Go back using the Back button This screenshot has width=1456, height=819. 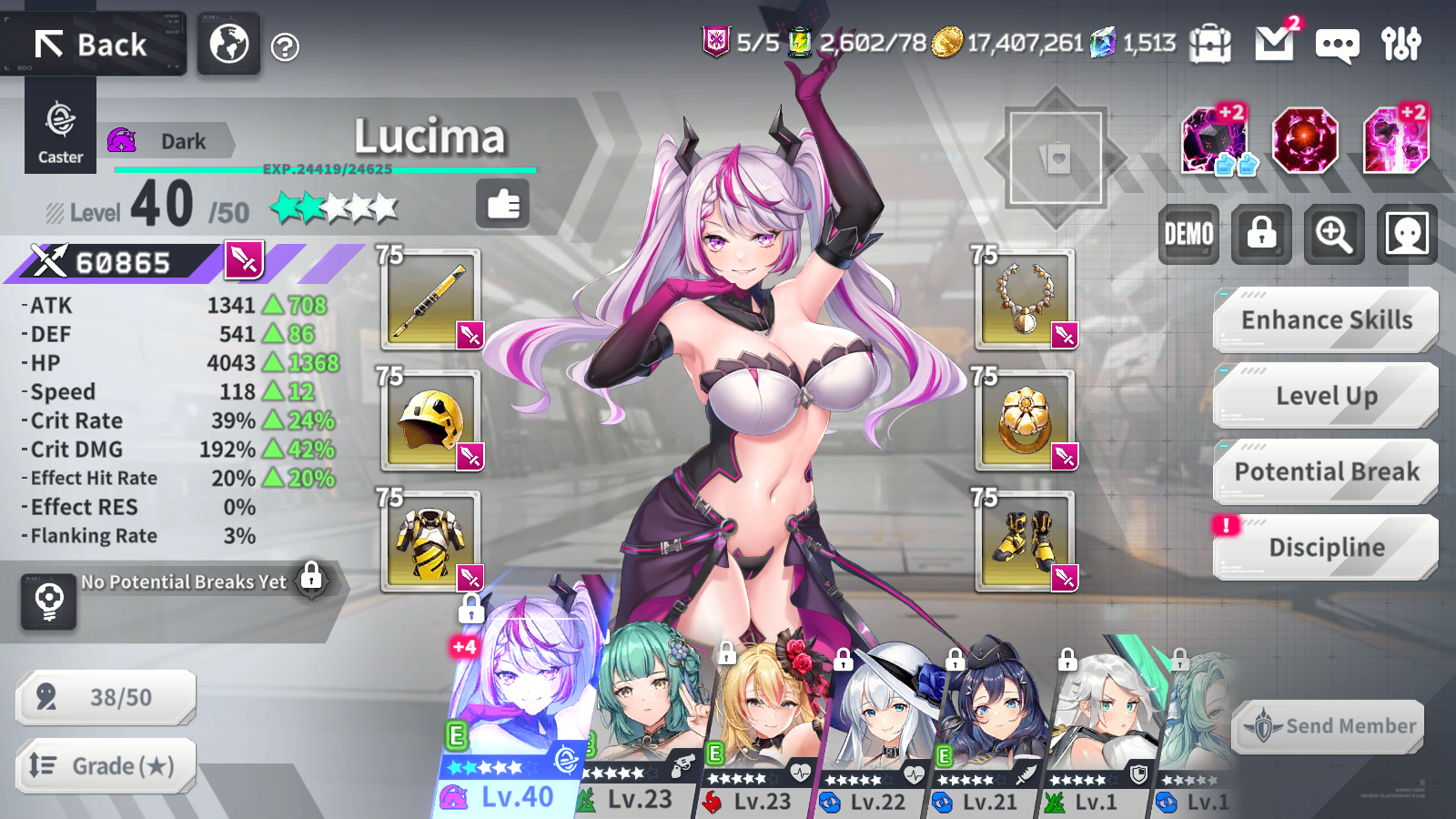click(x=93, y=44)
